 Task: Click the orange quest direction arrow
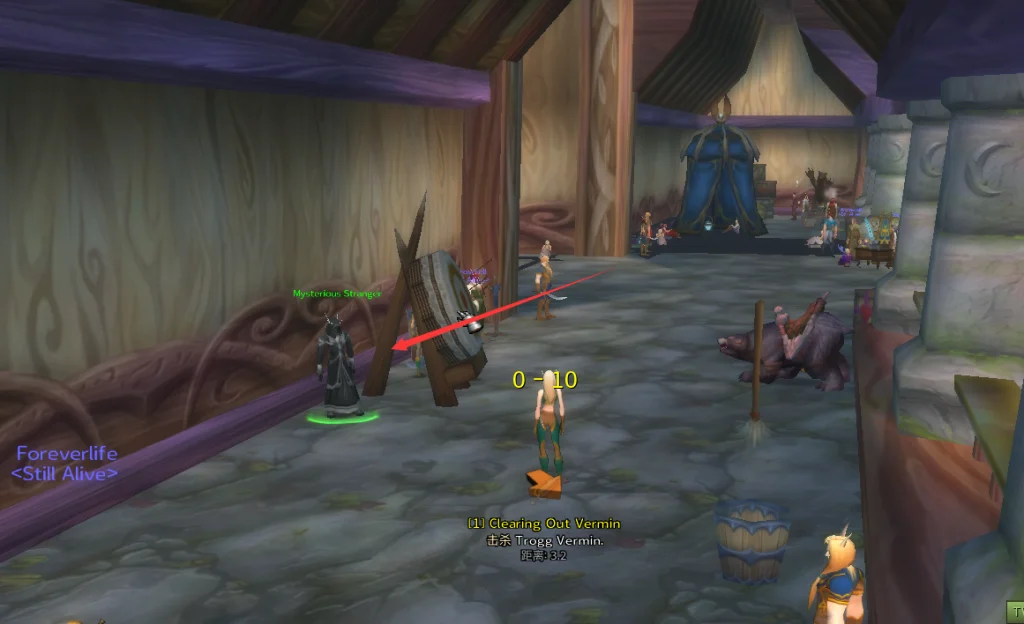point(545,484)
